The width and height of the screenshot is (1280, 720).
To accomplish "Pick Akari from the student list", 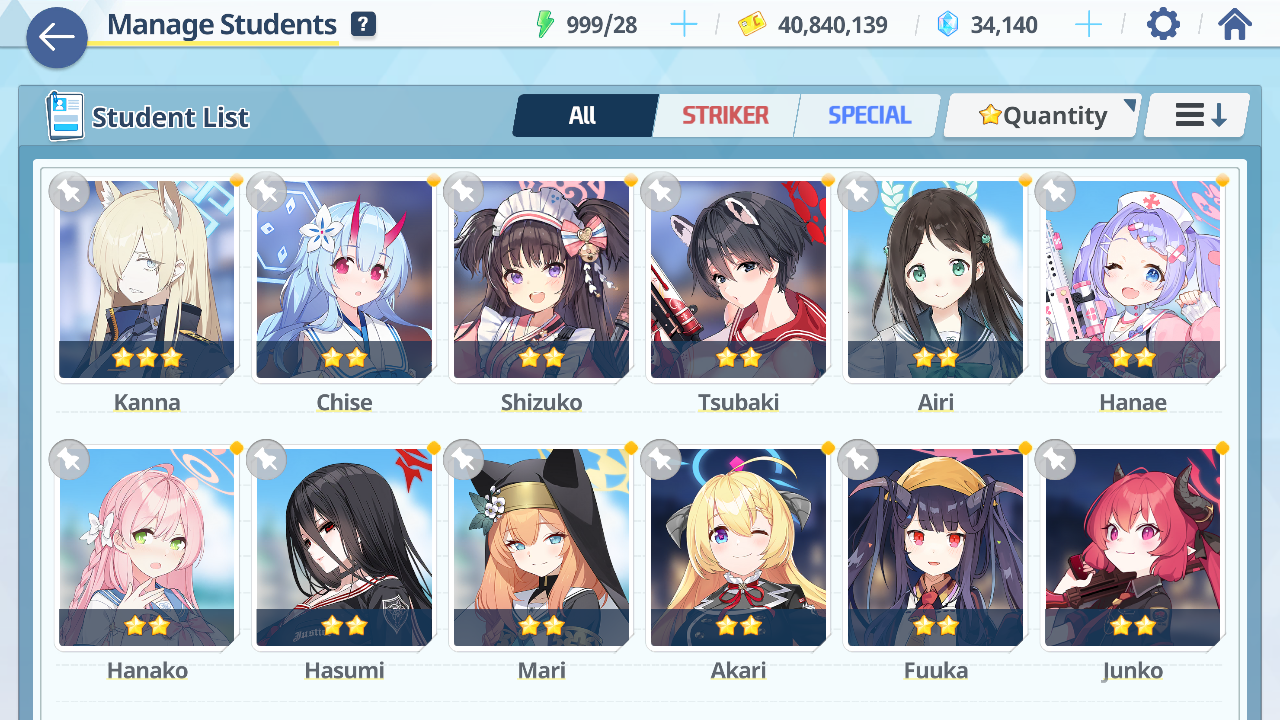I will 738,547.
